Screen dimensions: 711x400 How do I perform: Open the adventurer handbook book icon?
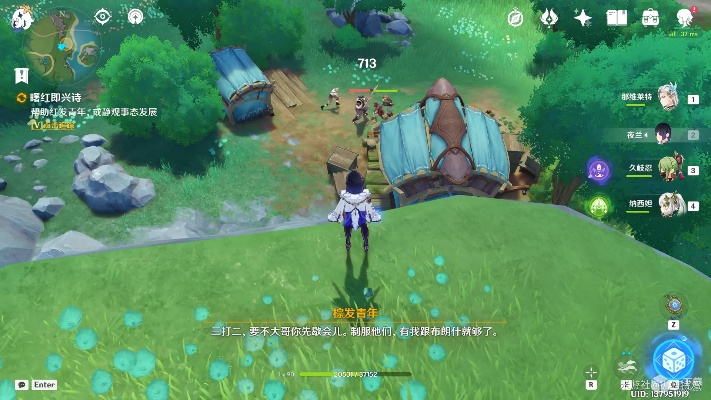click(616, 17)
